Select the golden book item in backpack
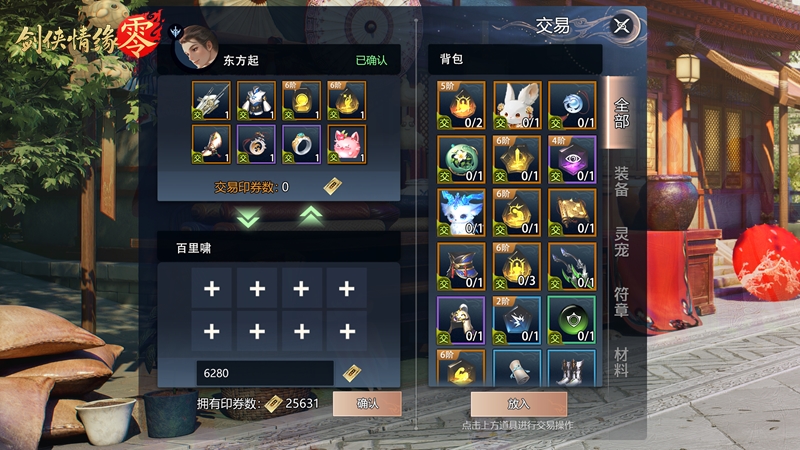This screenshot has height=450, width=800. [x=572, y=213]
